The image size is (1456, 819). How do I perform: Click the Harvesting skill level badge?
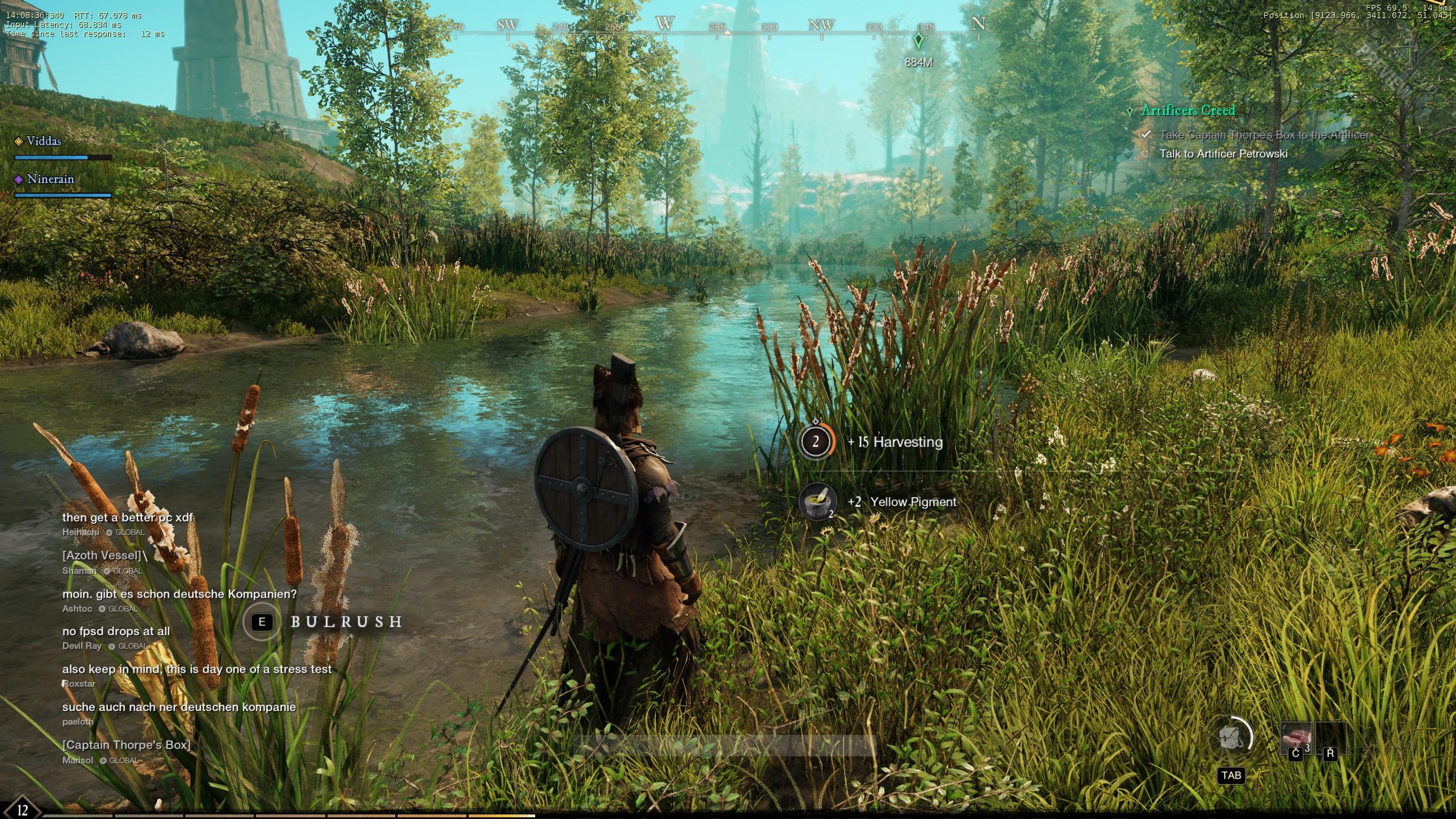pyautogui.click(x=816, y=441)
